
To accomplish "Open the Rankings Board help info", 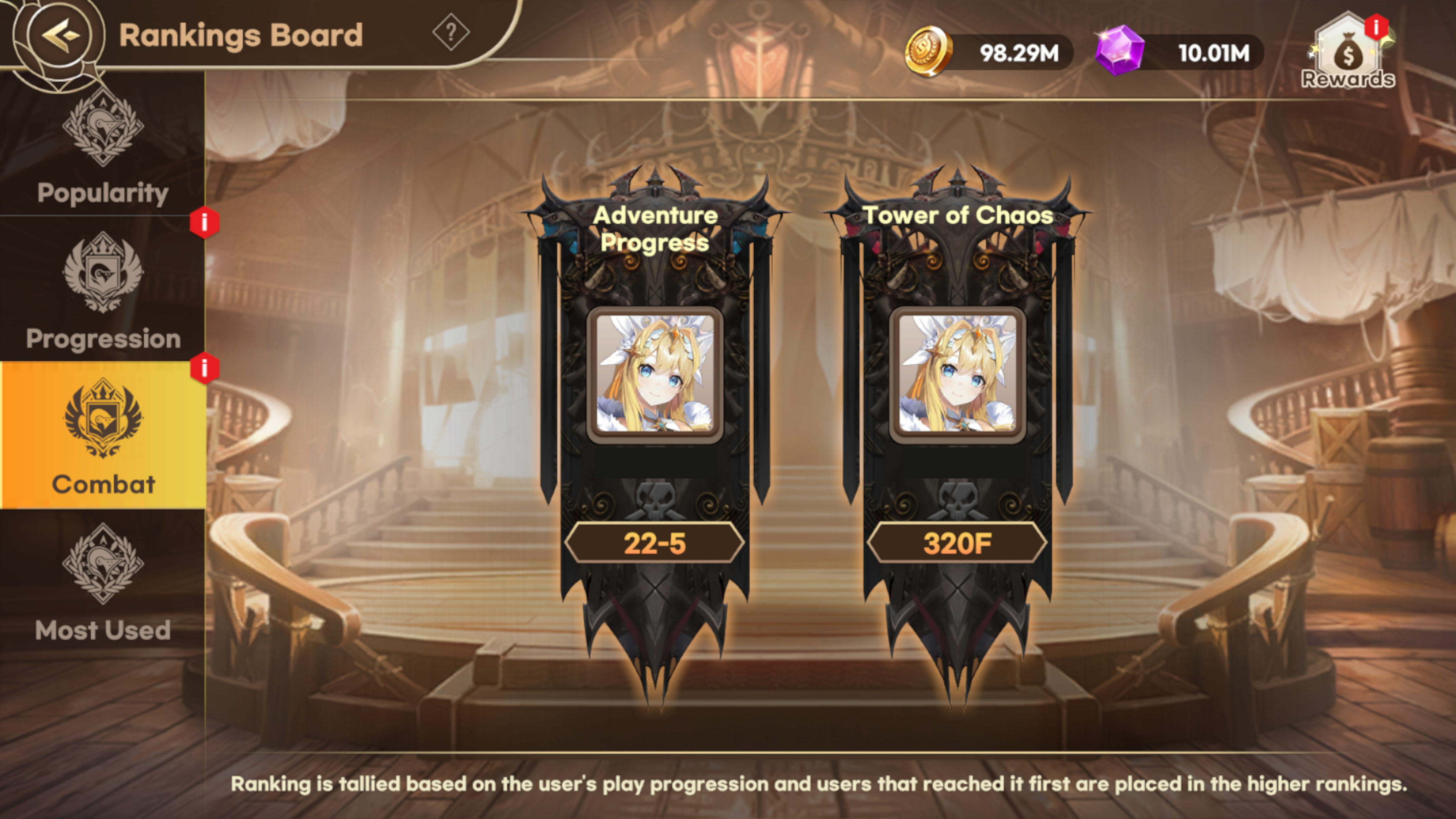I will click(450, 33).
